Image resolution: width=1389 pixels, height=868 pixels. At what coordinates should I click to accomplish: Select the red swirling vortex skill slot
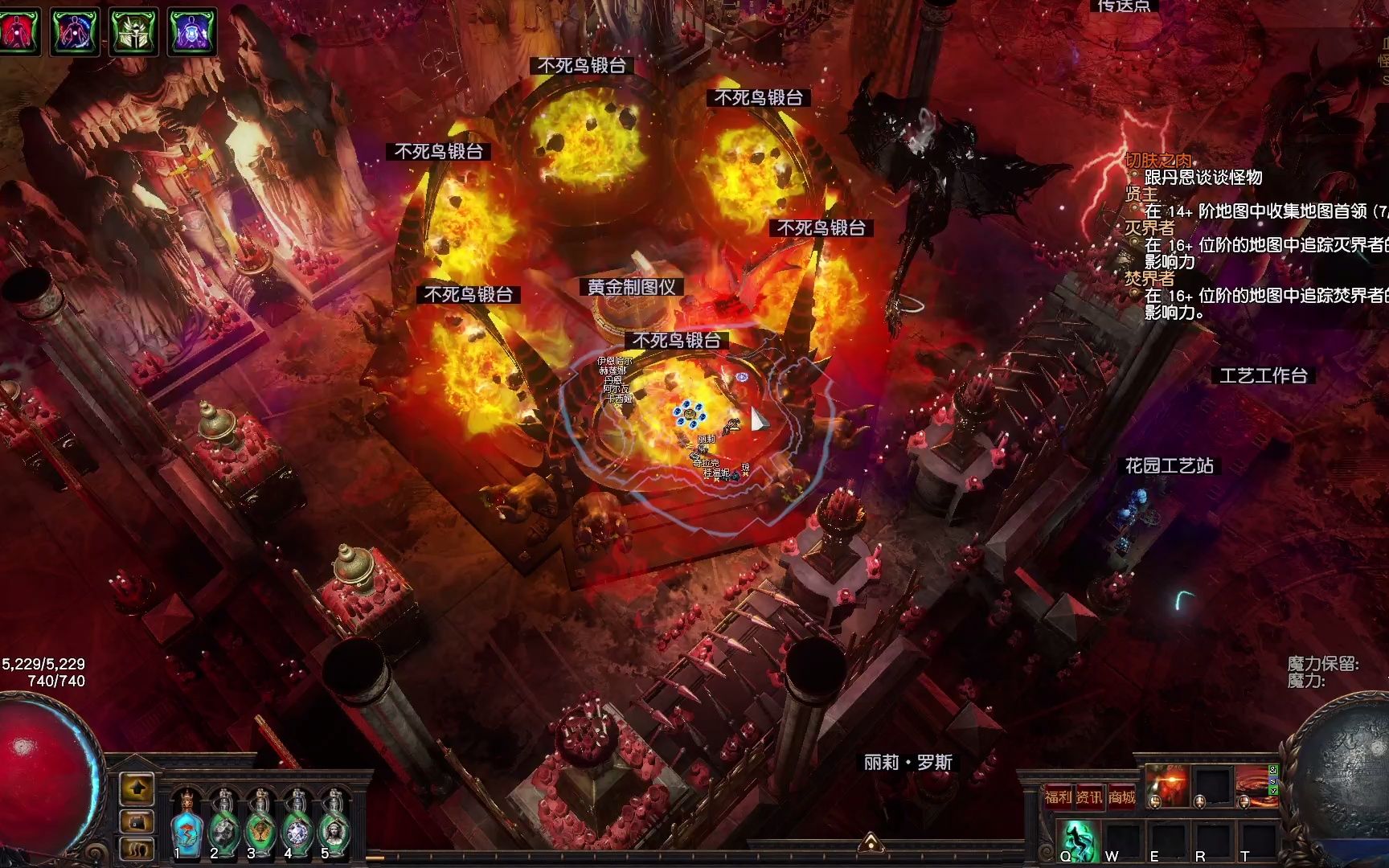pos(1255,784)
